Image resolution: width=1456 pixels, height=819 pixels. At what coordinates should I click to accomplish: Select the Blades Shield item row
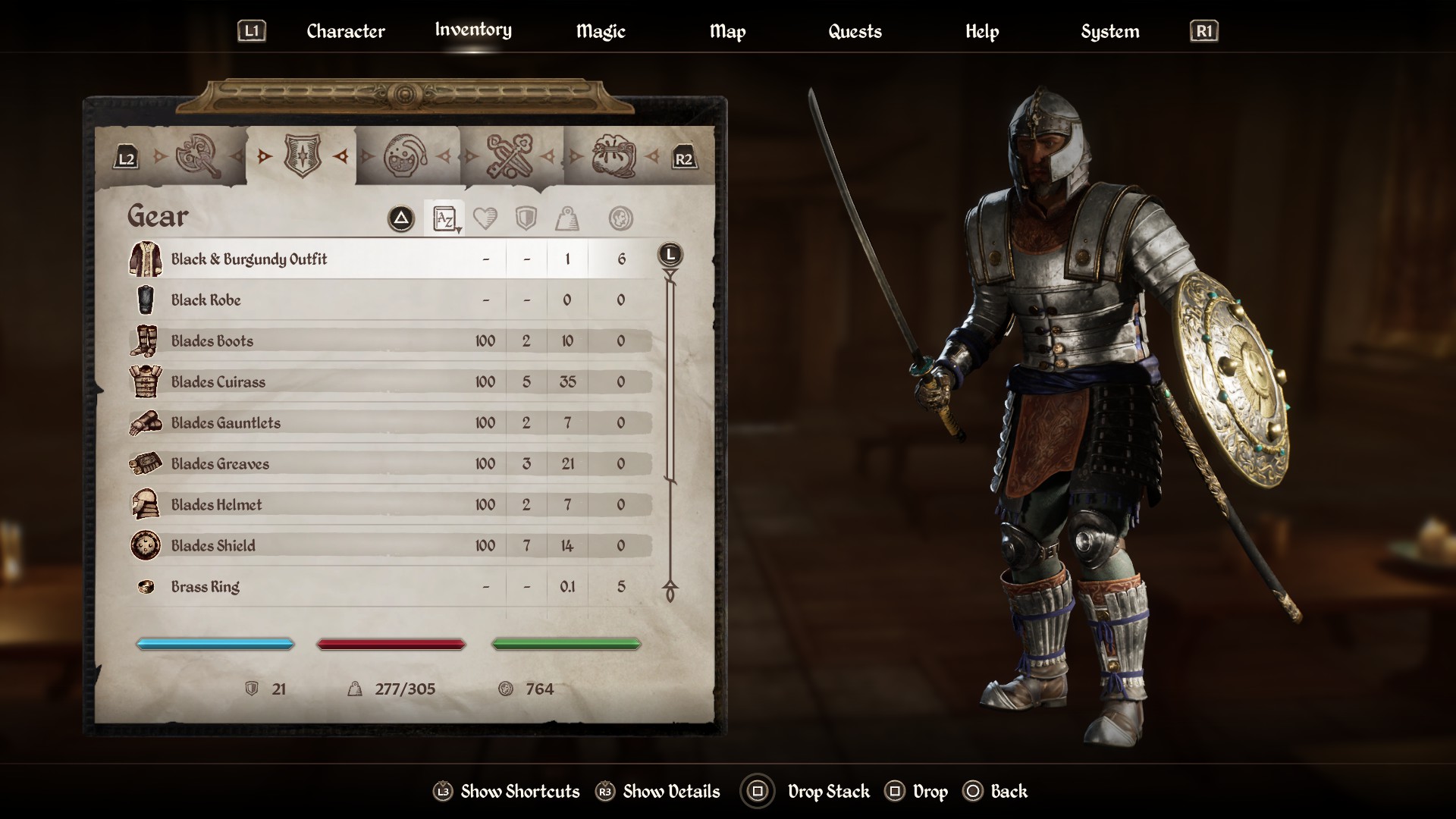click(213, 546)
